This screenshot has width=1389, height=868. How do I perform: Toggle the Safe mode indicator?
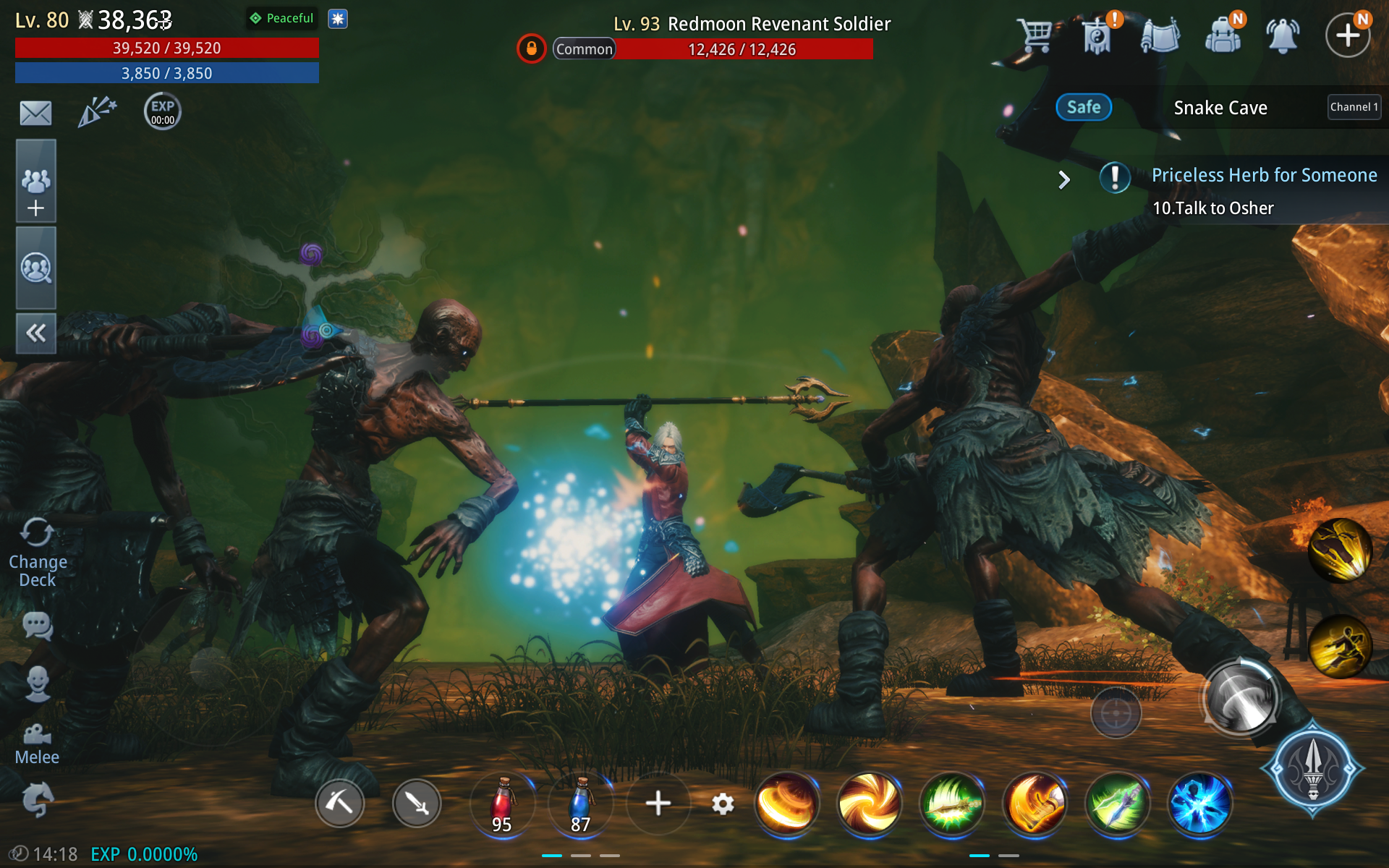(1084, 107)
